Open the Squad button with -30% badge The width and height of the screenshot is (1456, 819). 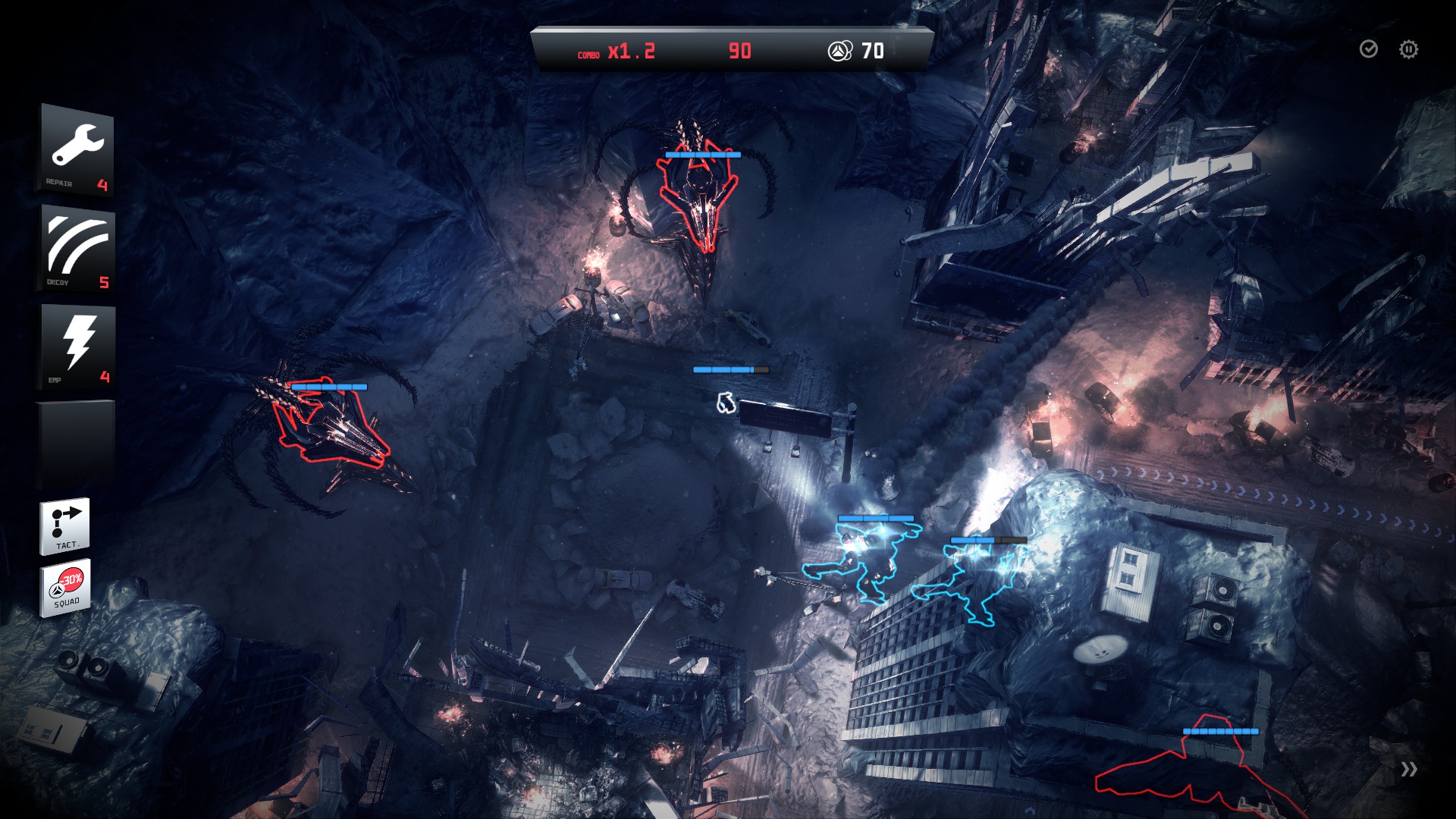(66, 587)
